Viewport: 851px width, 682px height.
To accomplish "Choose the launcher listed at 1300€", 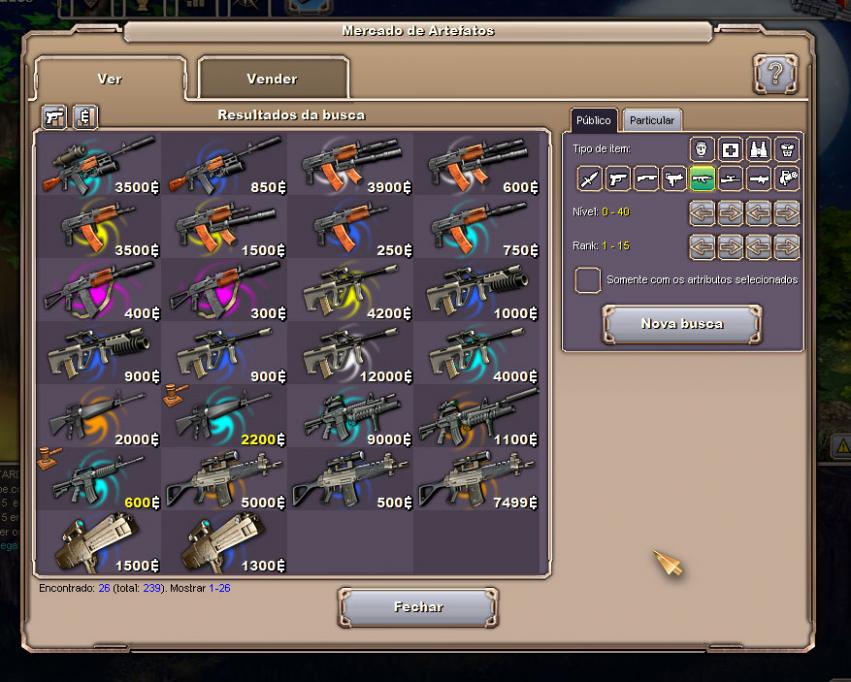I will 223,543.
